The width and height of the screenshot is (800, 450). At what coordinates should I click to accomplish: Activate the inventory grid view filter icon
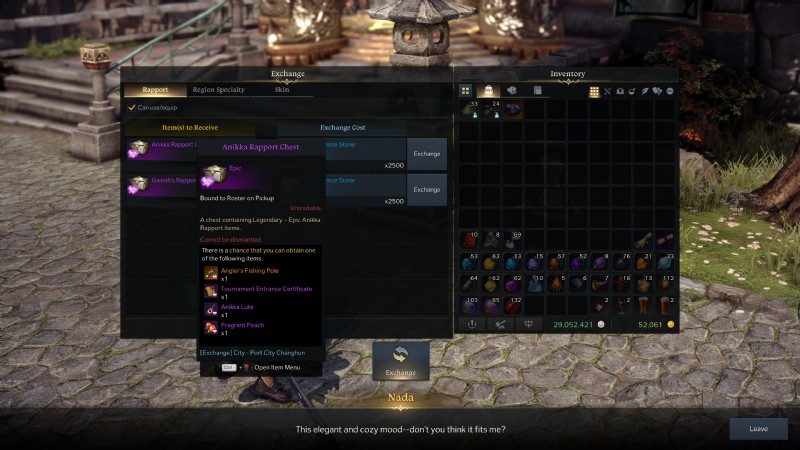(x=594, y=91)
